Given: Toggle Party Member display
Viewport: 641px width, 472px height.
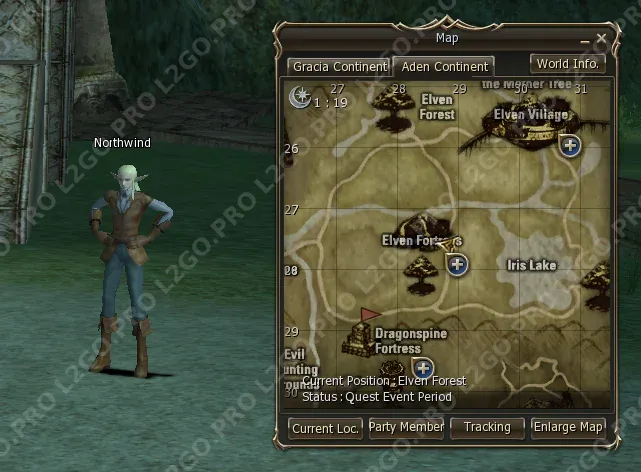Looking at the screenshot, I should 406,428.
